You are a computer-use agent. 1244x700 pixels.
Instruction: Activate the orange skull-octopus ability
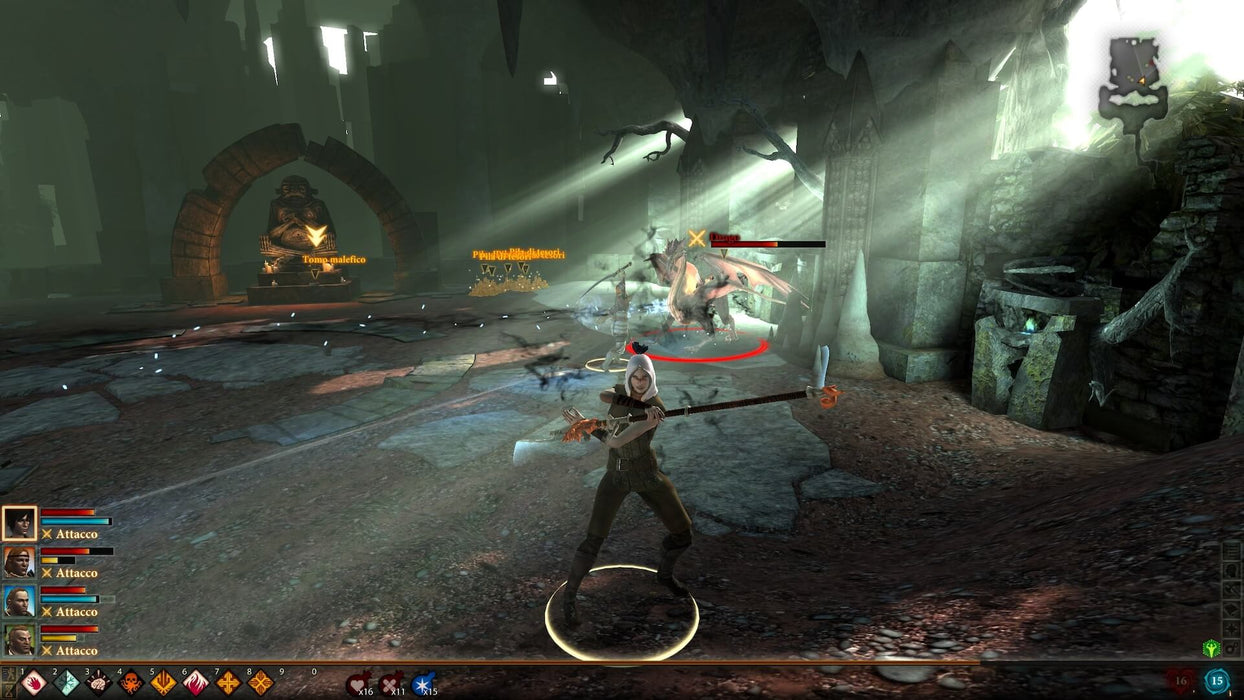[x=131, y=683]
